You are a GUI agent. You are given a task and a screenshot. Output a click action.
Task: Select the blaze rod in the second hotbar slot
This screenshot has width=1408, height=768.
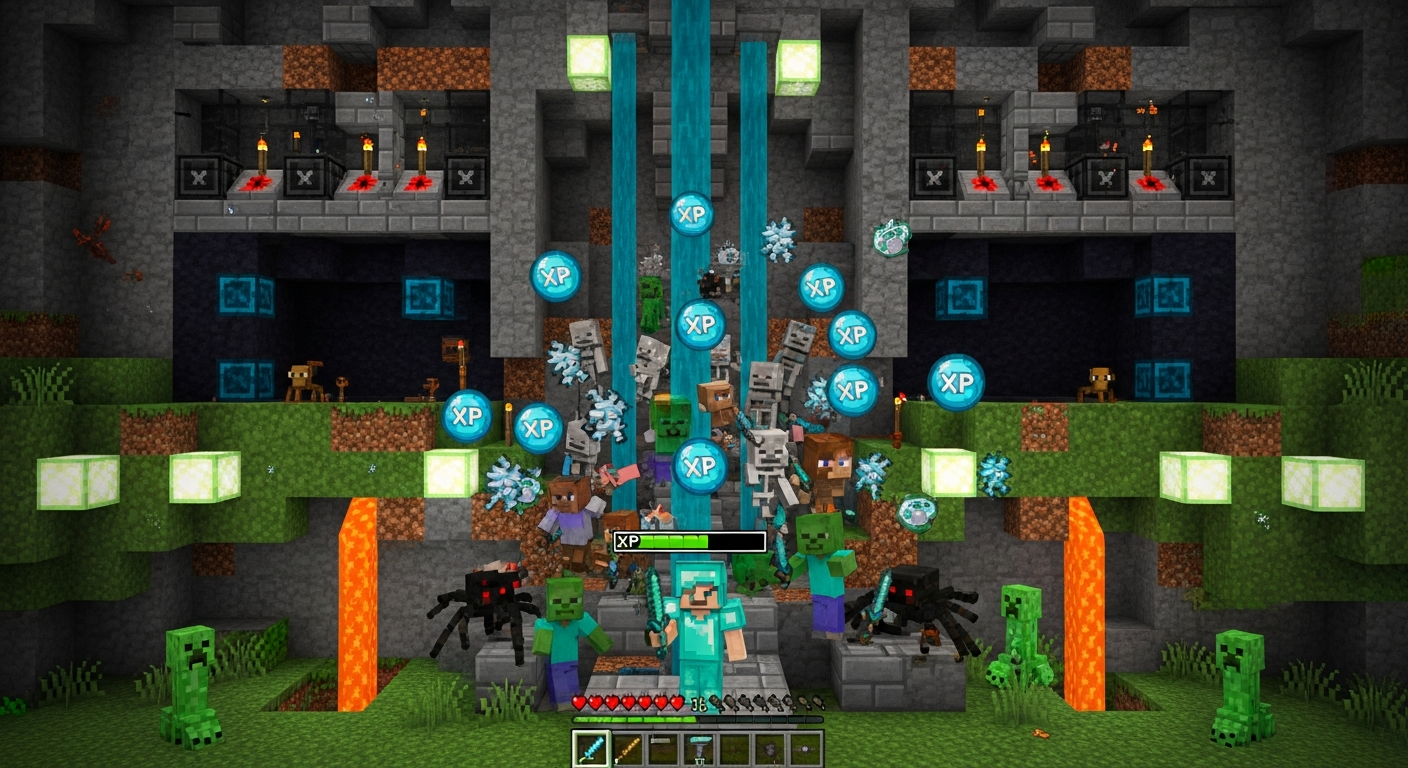pos(626,750)
